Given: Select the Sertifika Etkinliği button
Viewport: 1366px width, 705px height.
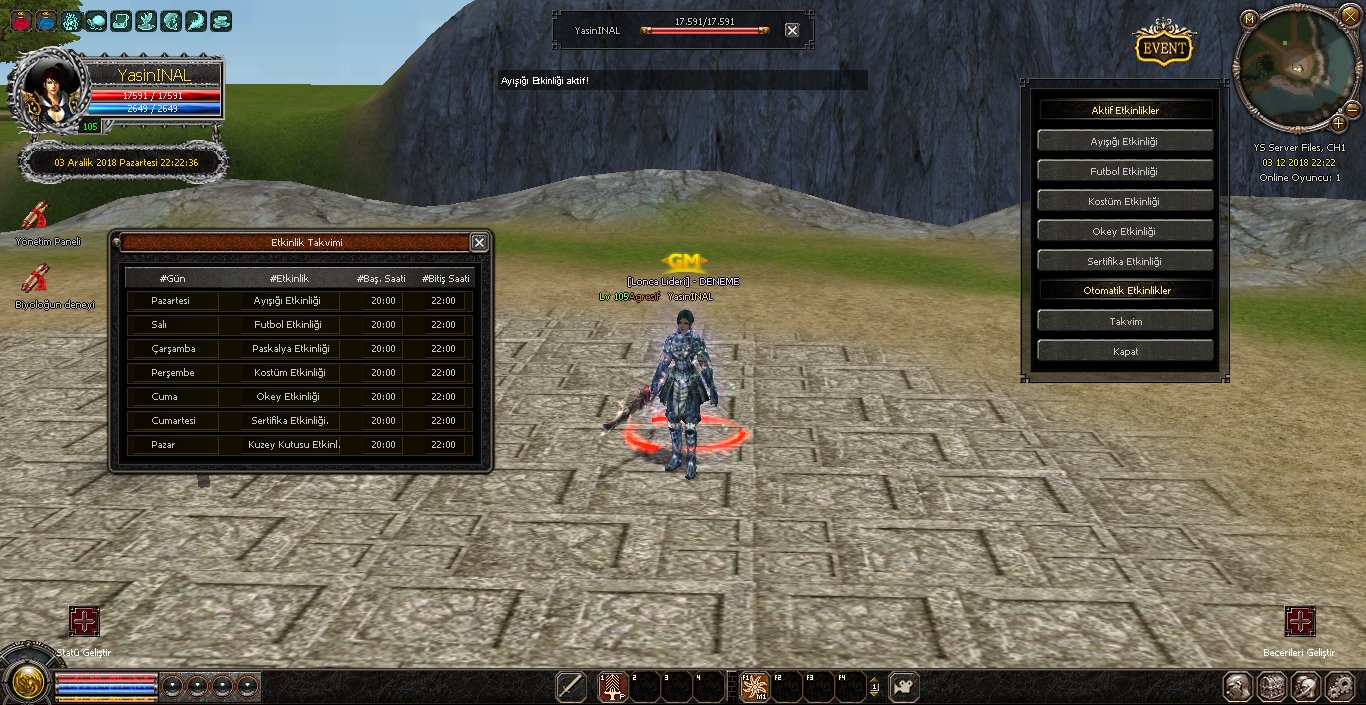Looking at the screenshot, I should (x=1125, y=261).
